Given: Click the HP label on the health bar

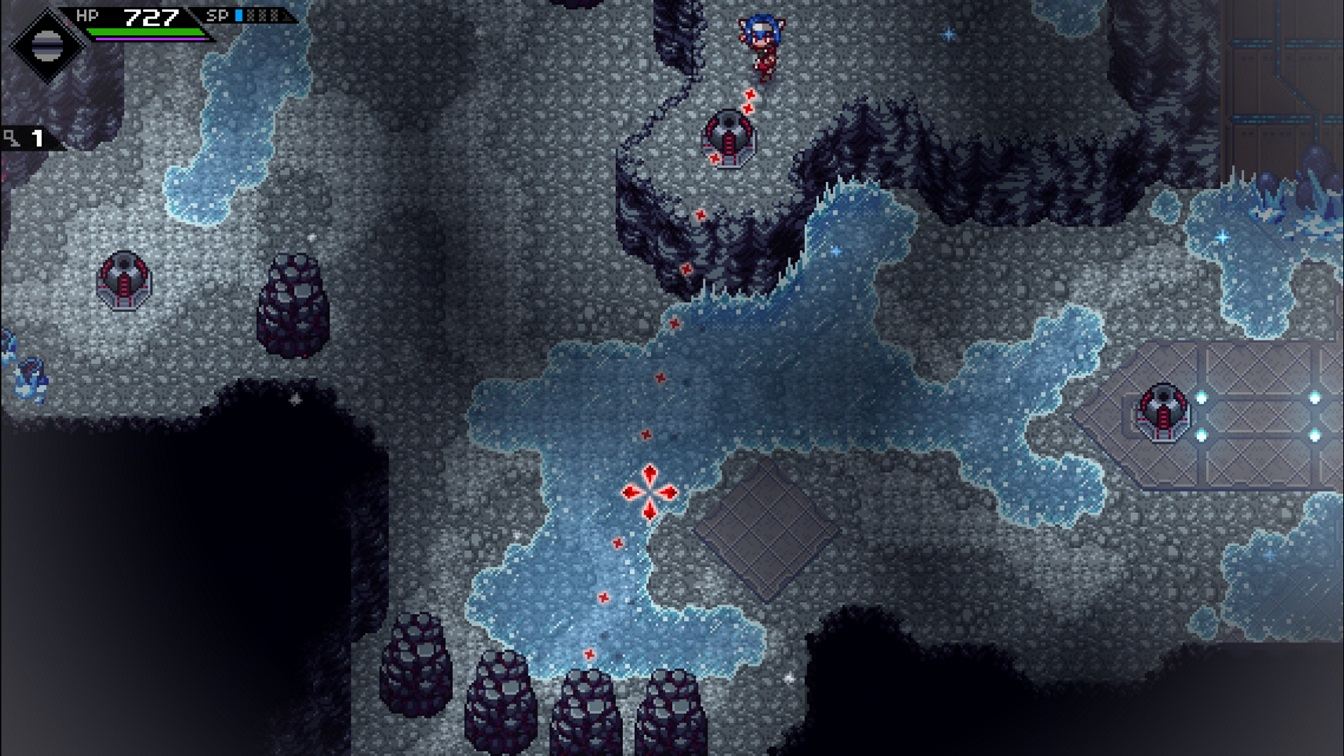Looking at the screenshot, I should [87, 15].
